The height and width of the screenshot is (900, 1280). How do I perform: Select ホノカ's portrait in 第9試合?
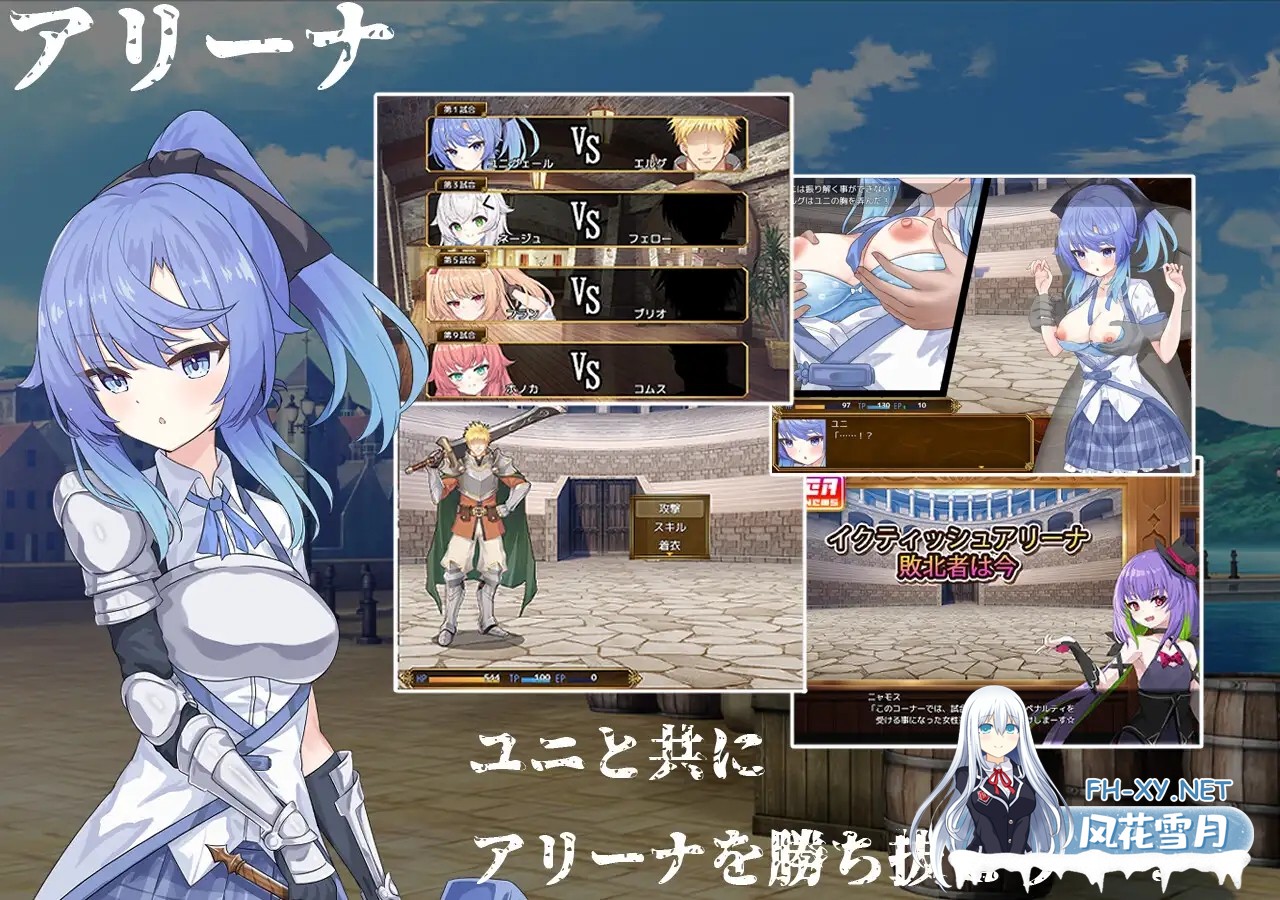[463, 372]
